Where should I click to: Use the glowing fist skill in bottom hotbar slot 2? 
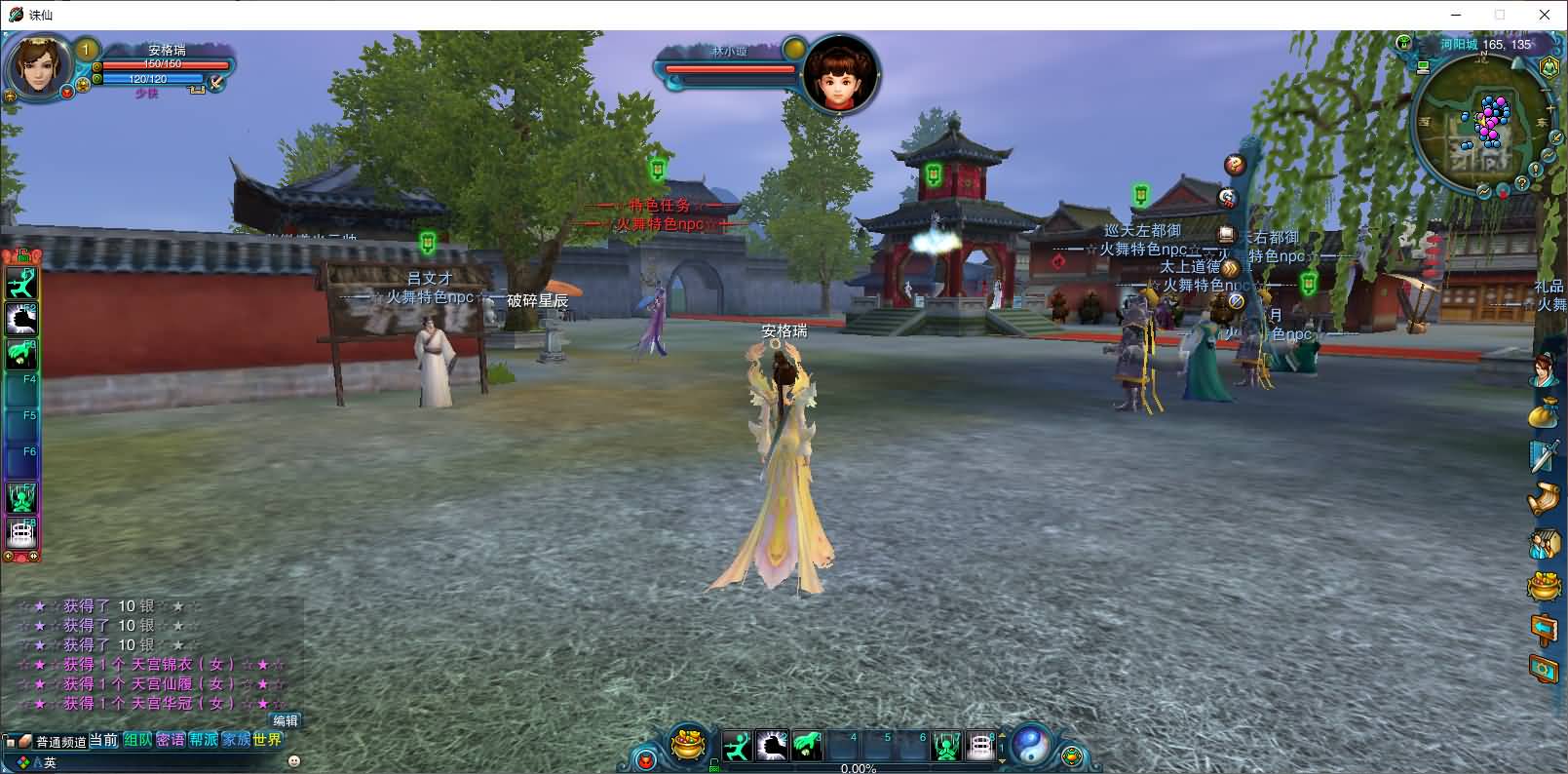pos(772,746)
